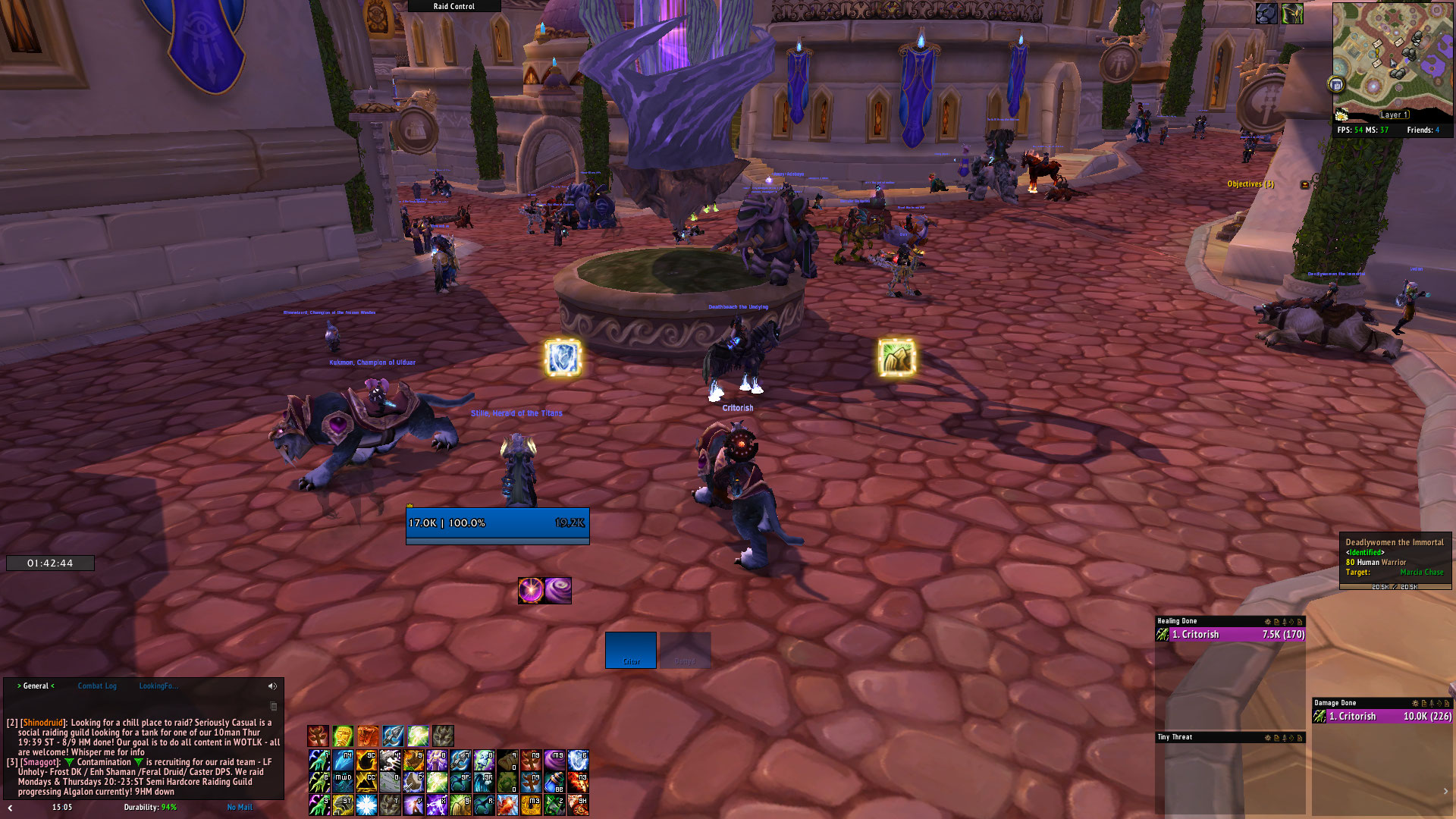Open Damage Done meter settings gear
Viewport: 1456px width, 819px height.
tap(1415, 704)
